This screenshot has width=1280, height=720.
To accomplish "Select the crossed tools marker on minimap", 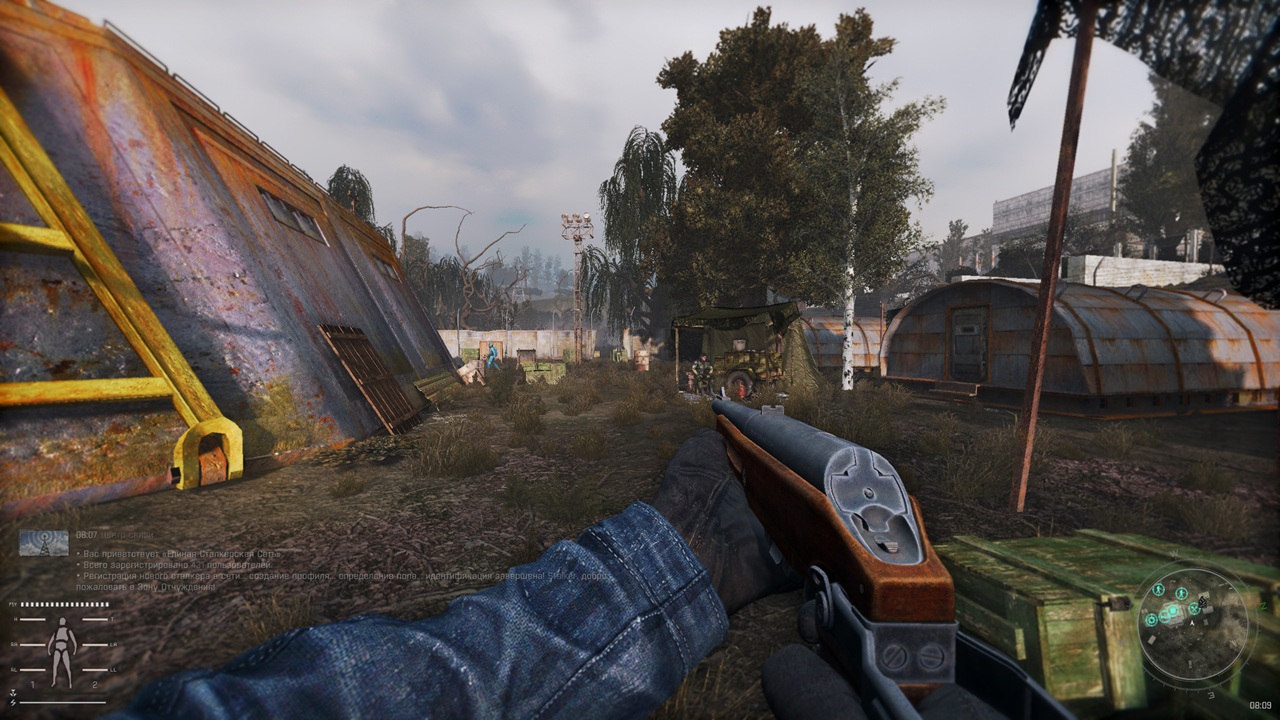I will [1194, 608].
